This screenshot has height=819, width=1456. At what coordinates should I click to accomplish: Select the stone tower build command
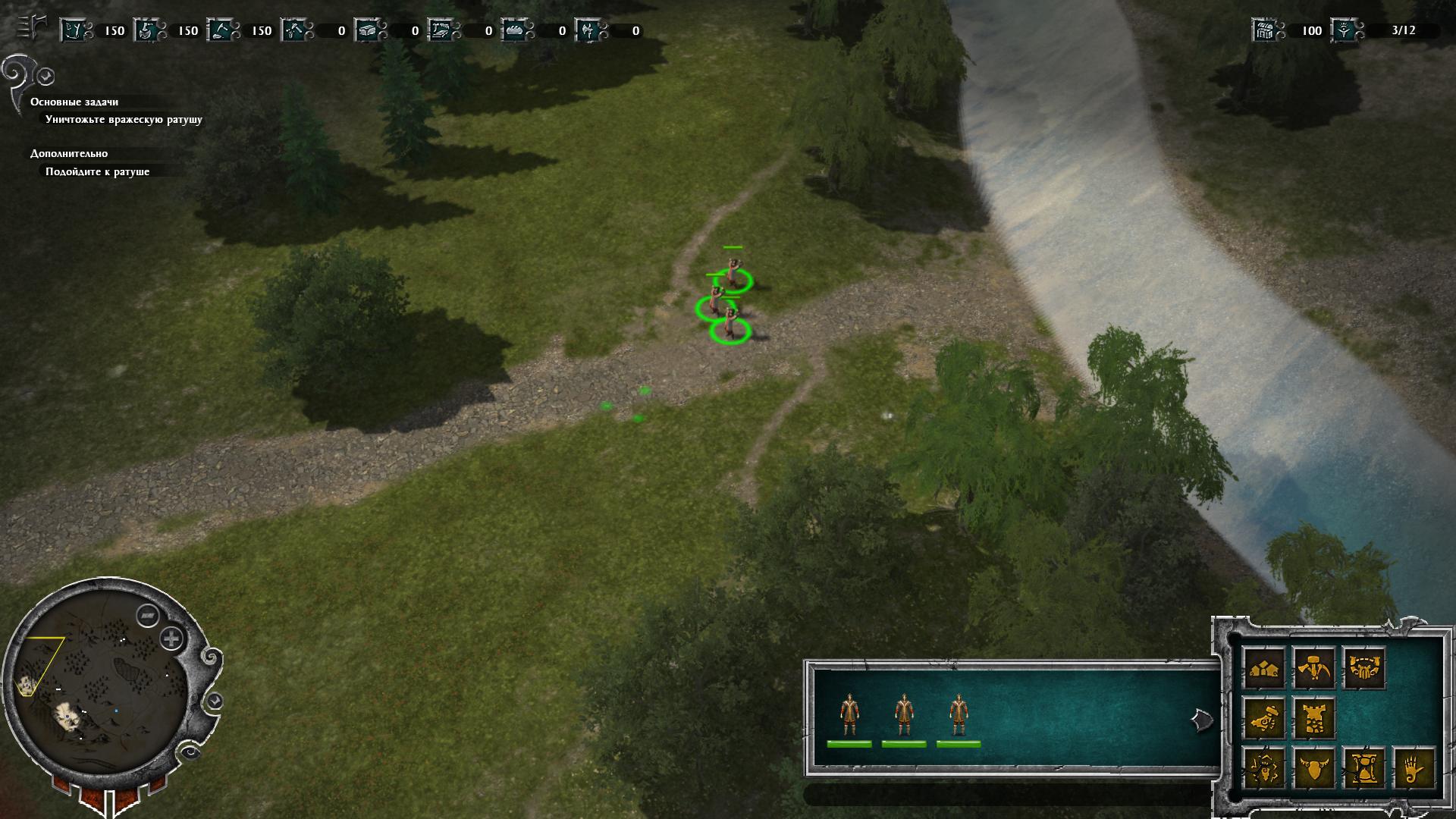coord(1314,718)
